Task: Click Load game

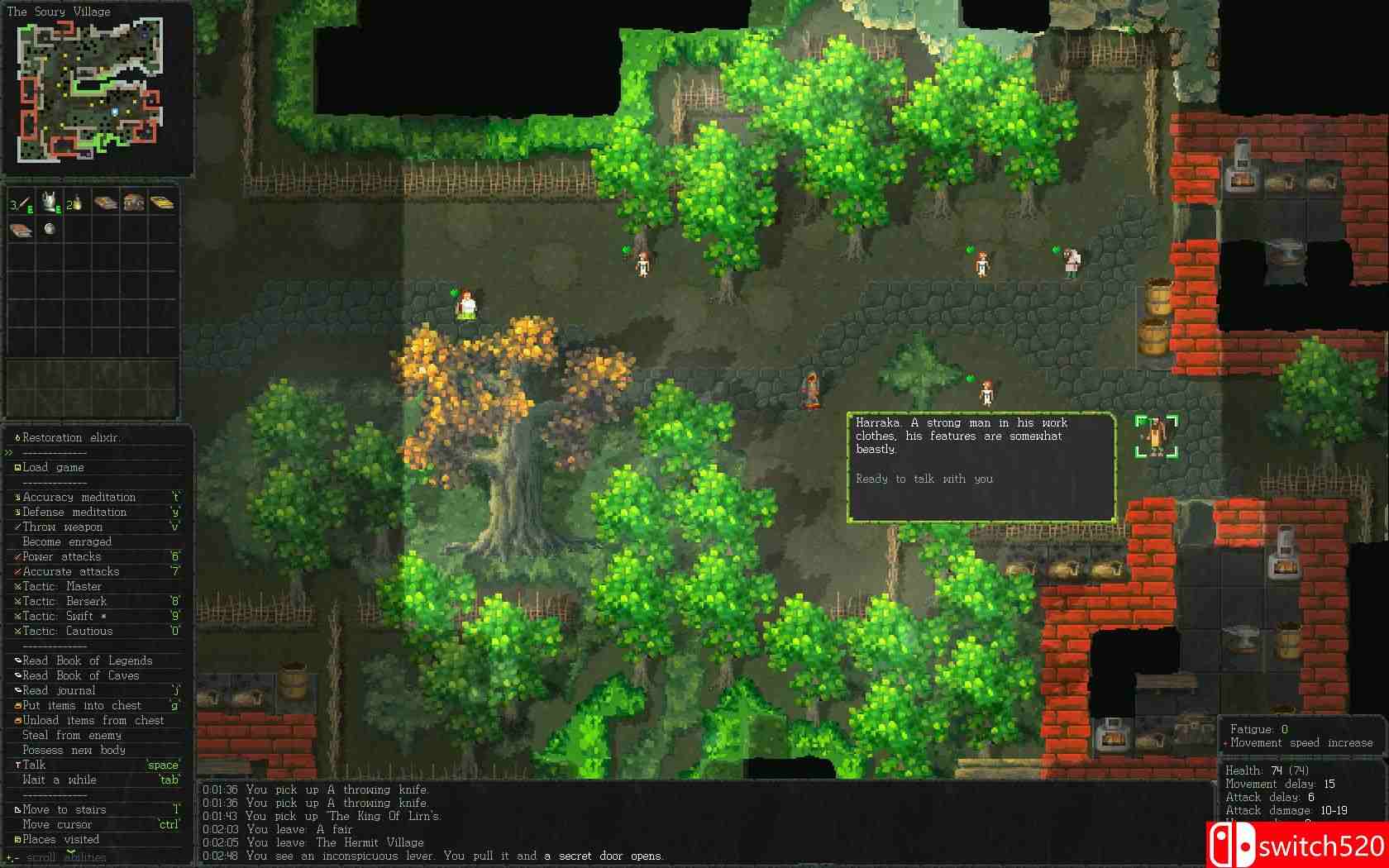Action: [x=54, y=467]
